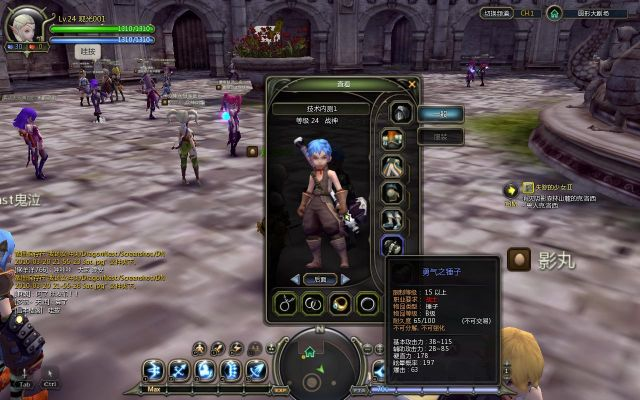Select the upper body armor slot
Screen dimensions: 640x400
tap(392, 140)
